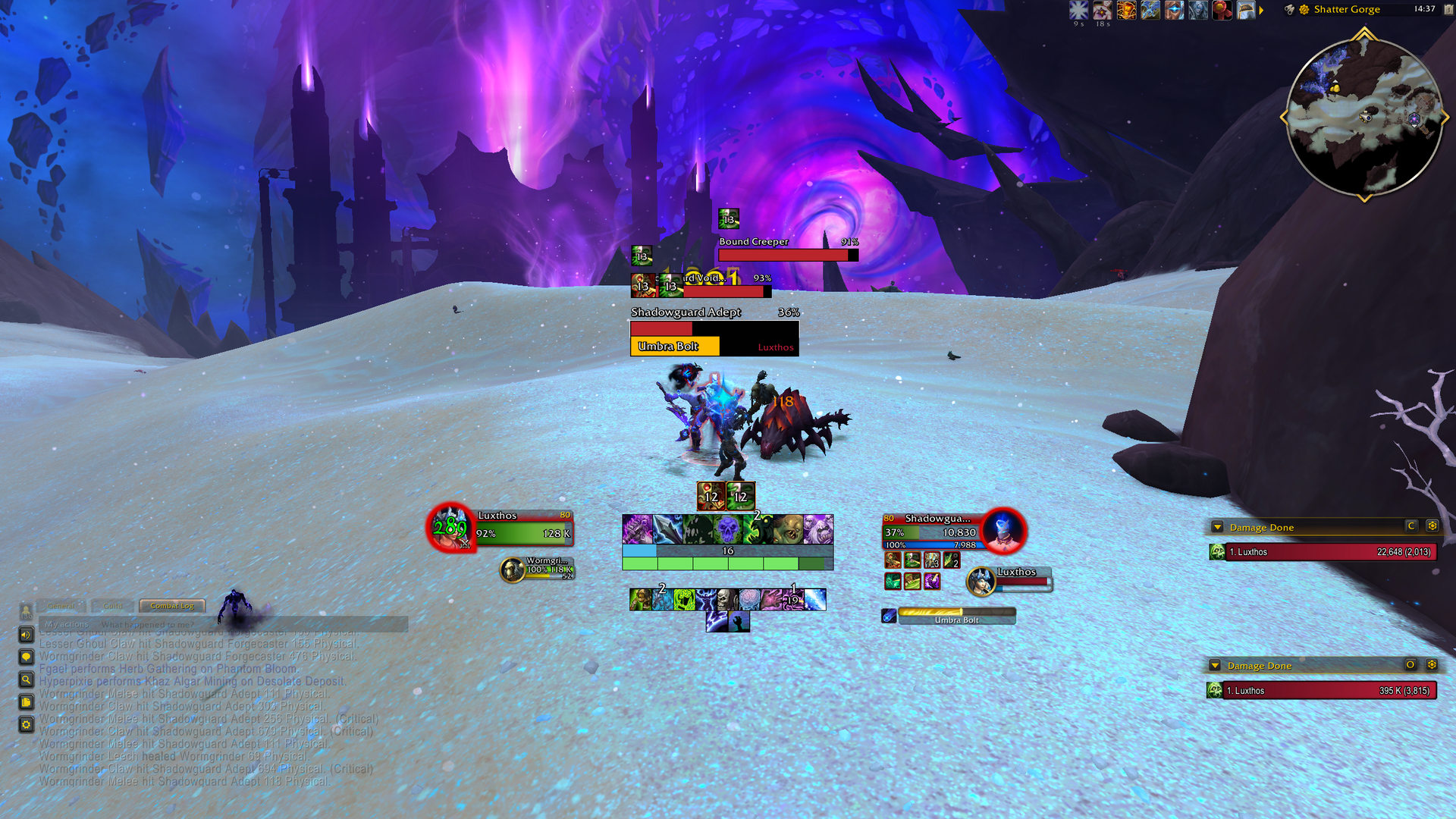Open the Shatter Gorge minimap
This screenshot has height=819, width=1456.
1364,116
